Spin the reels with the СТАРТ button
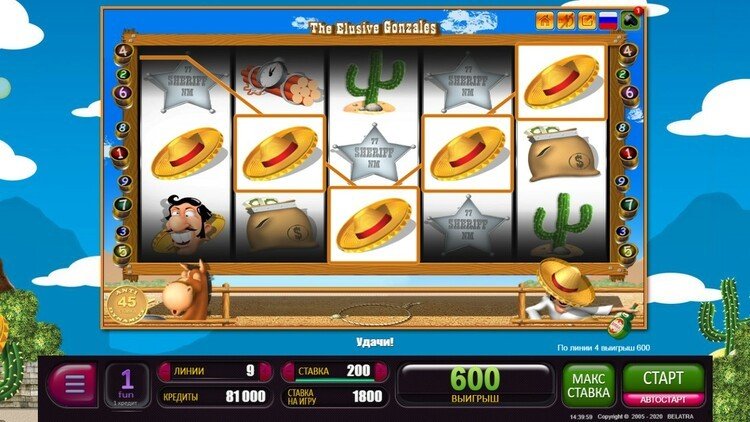 663,379
